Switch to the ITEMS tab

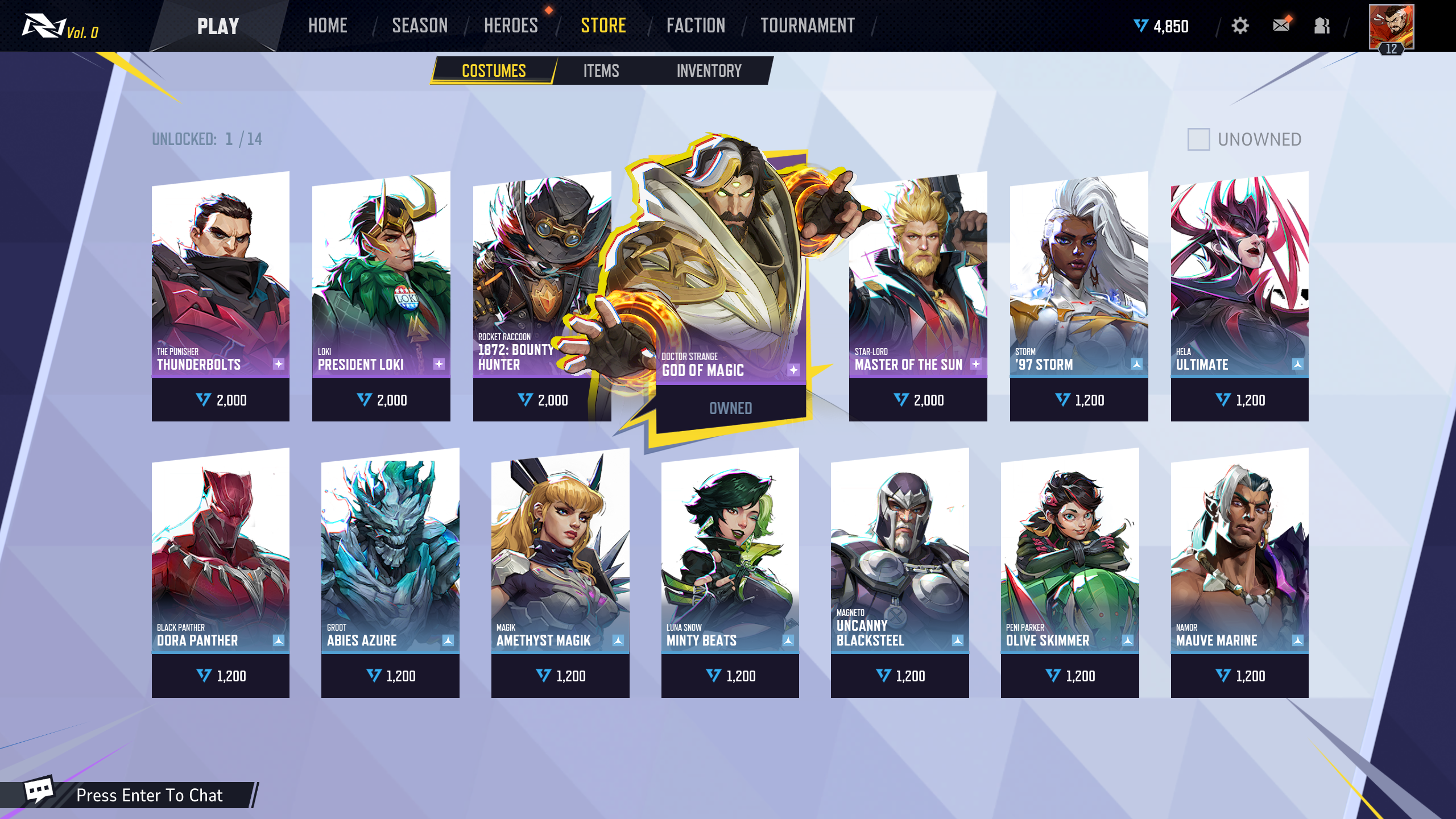(x=601, y=71)
